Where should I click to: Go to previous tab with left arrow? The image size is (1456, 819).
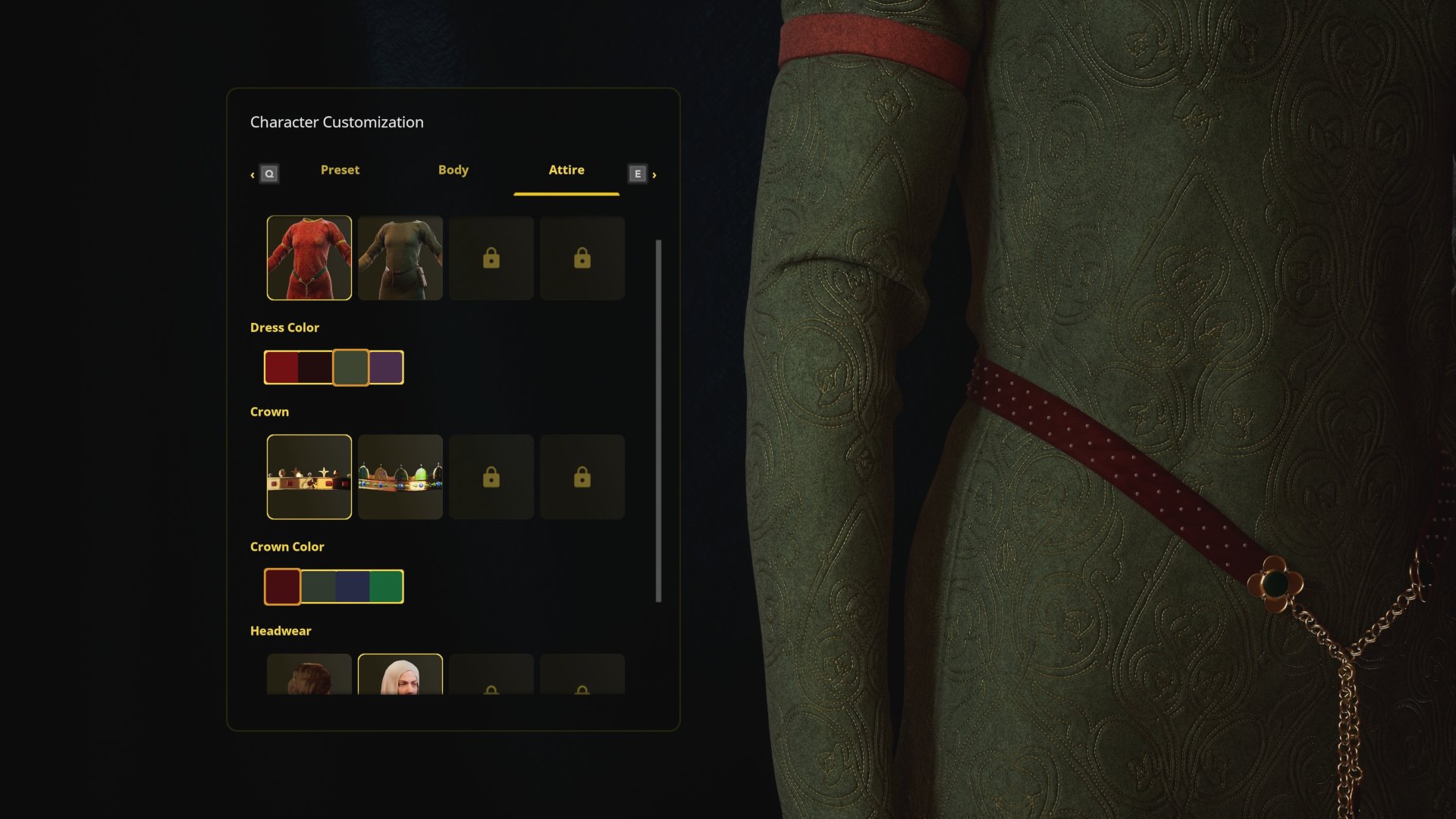[253, 175]
